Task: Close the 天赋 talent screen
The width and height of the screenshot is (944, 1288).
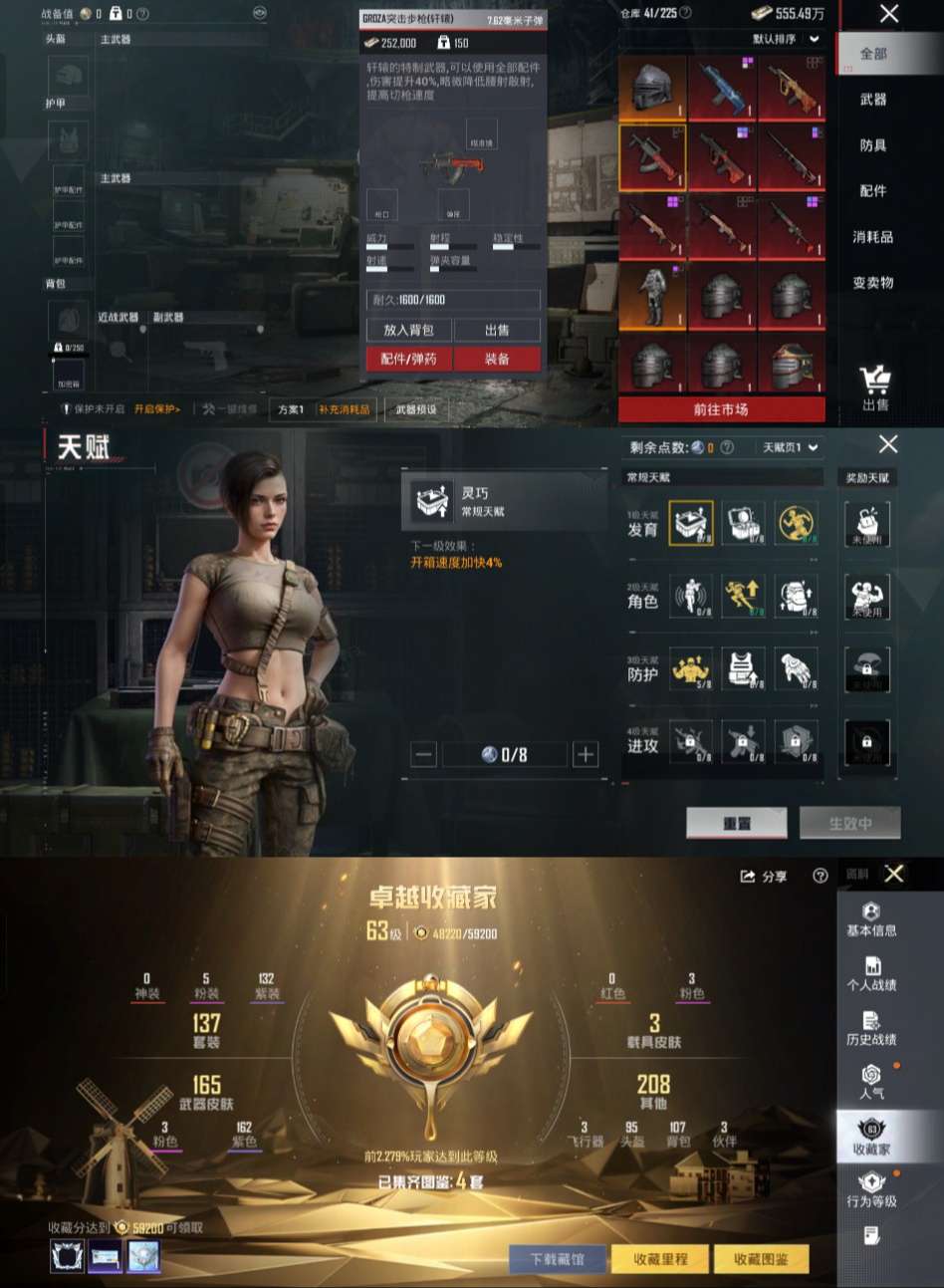Action: pyautogui.click(x=888, y=444)
